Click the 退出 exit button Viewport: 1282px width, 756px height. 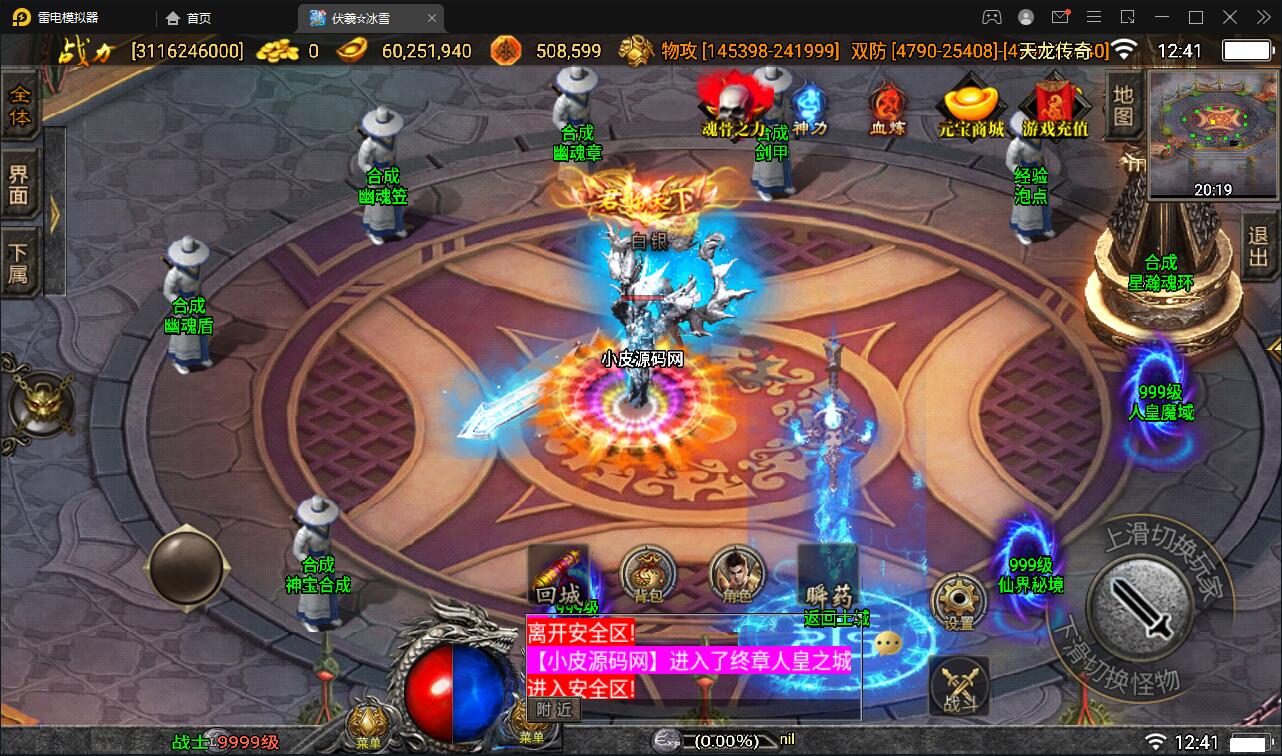tap(1258, 247)
